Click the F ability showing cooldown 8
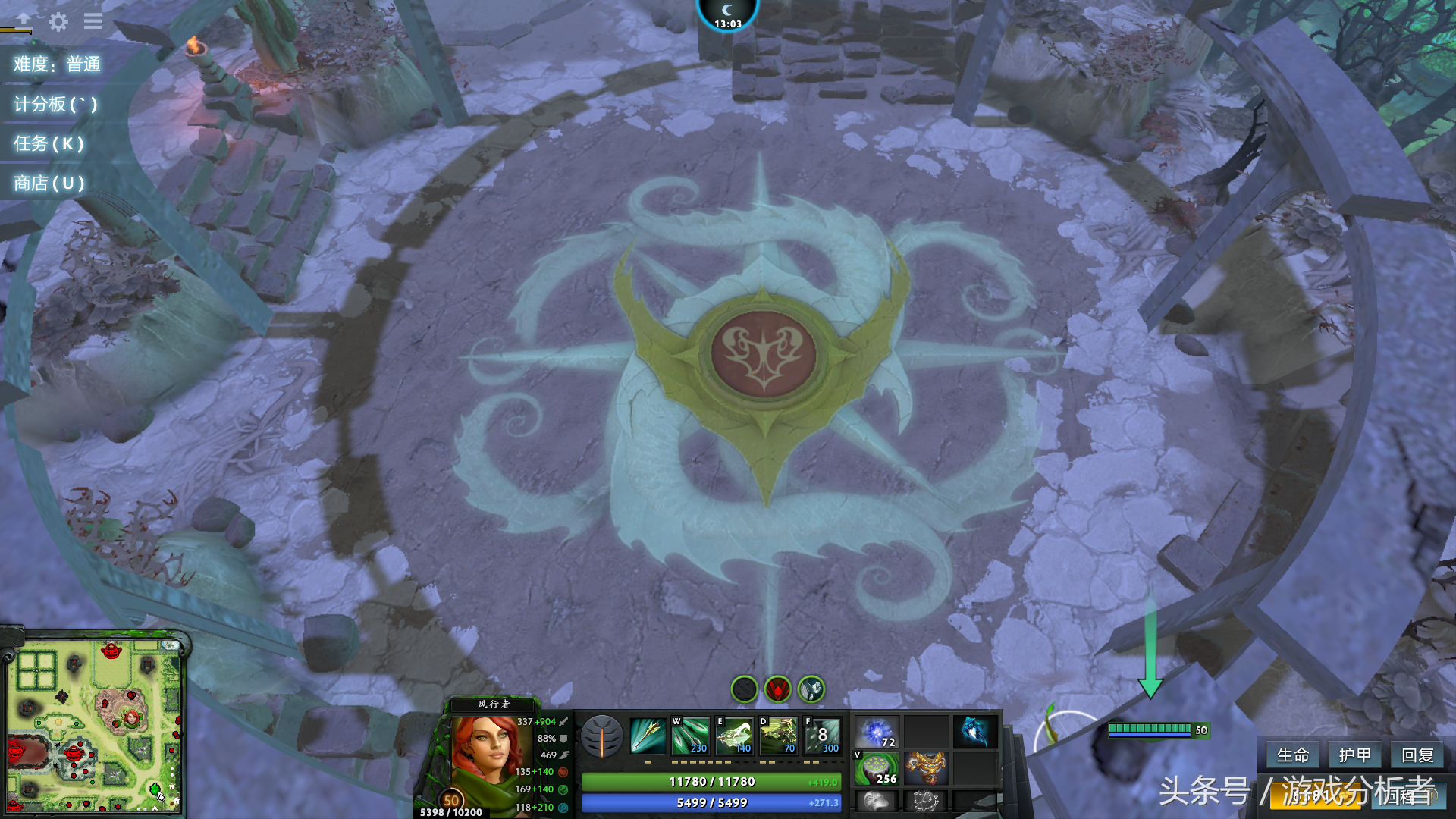The height and width of the screenshot is (819, 1456). tap(822, 736)
